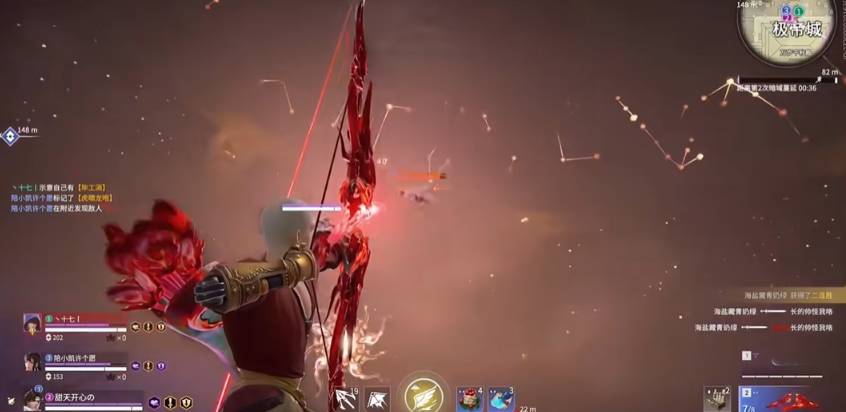Open the team chat message log
846x412 pixels.
click(60, 198)
